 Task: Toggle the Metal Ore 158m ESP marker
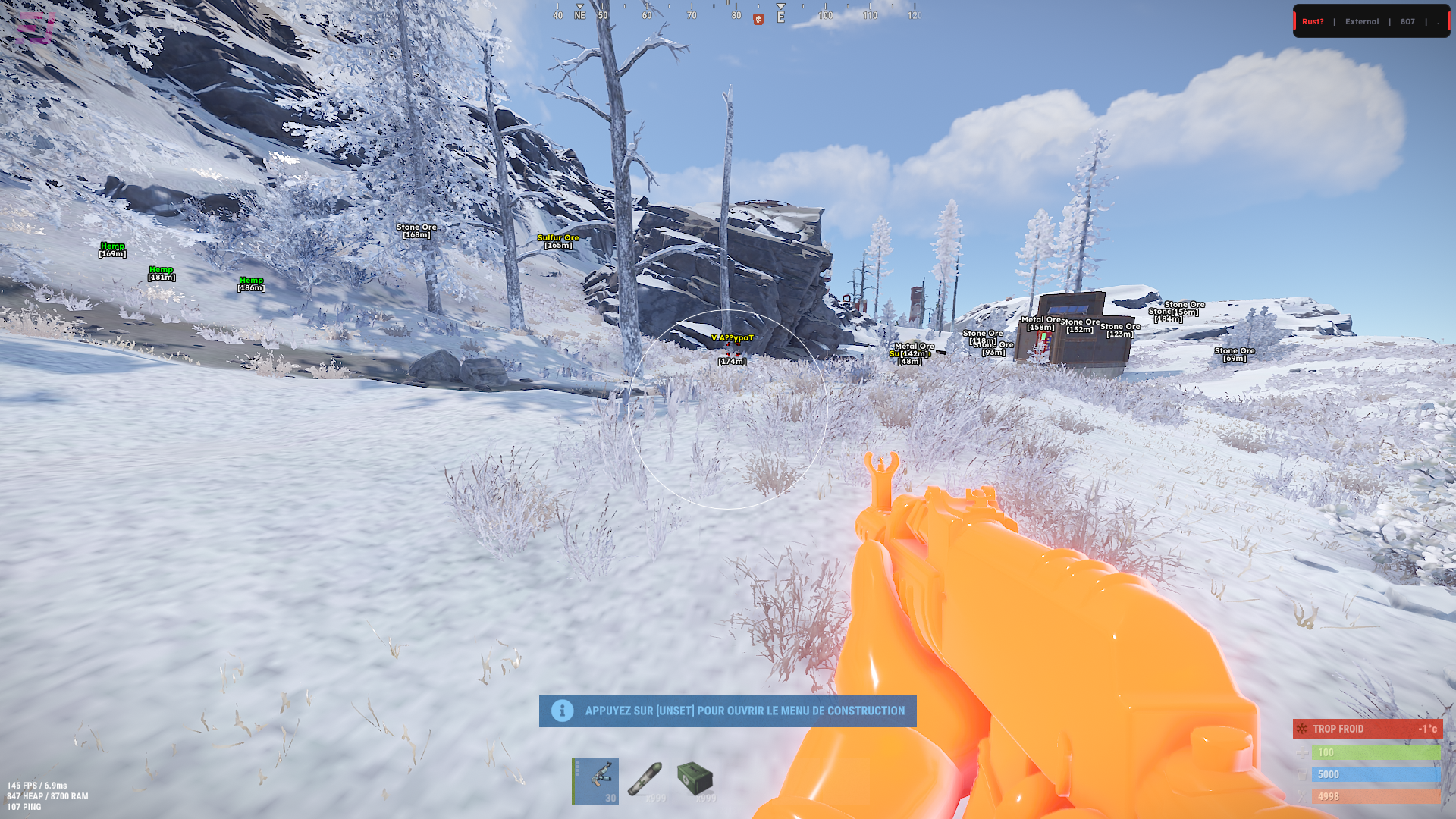tap(1042, 322)
